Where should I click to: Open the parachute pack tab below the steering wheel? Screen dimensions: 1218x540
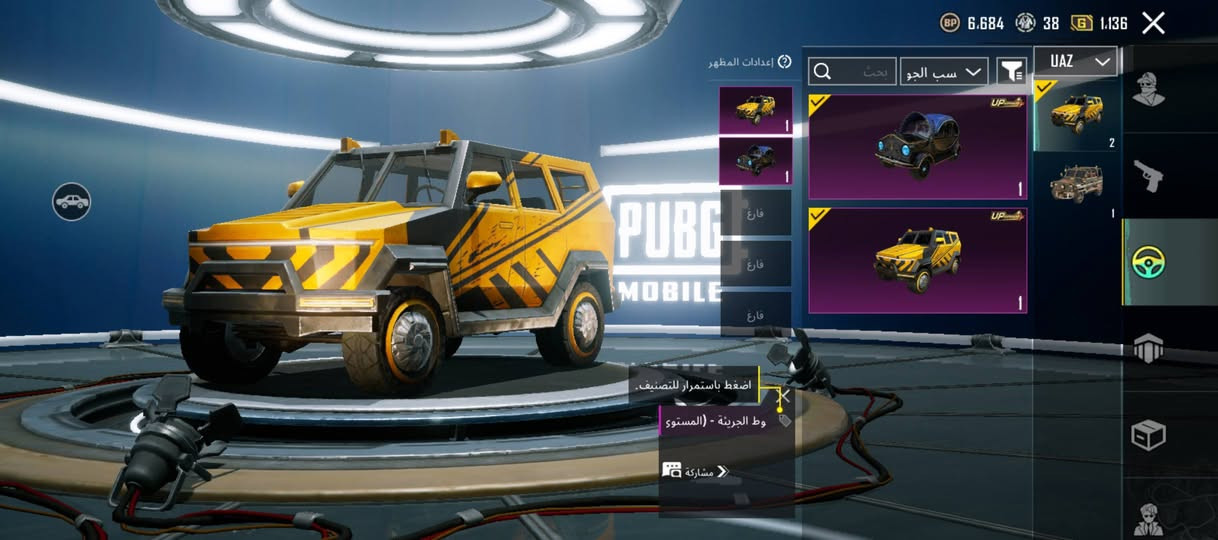tap(1148, 348)
